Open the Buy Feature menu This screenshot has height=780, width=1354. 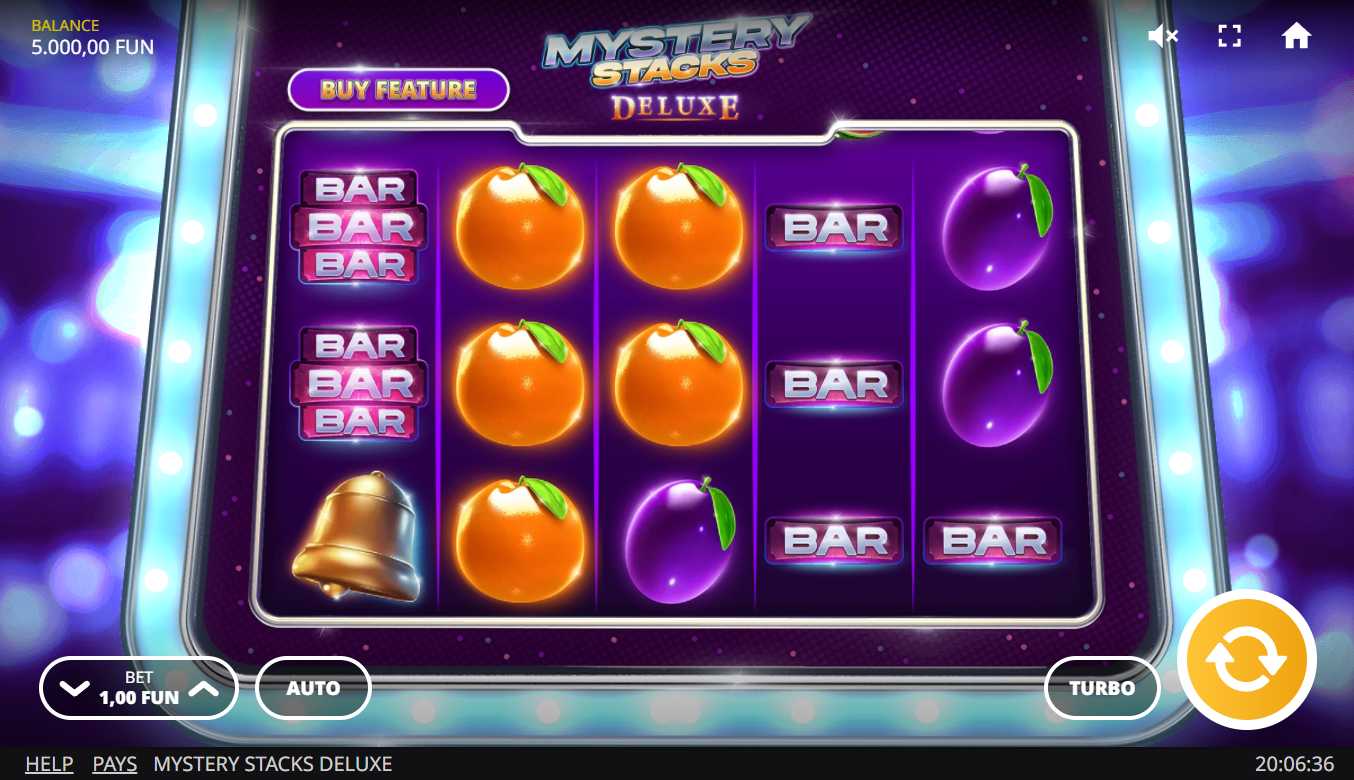coord(398,90)
